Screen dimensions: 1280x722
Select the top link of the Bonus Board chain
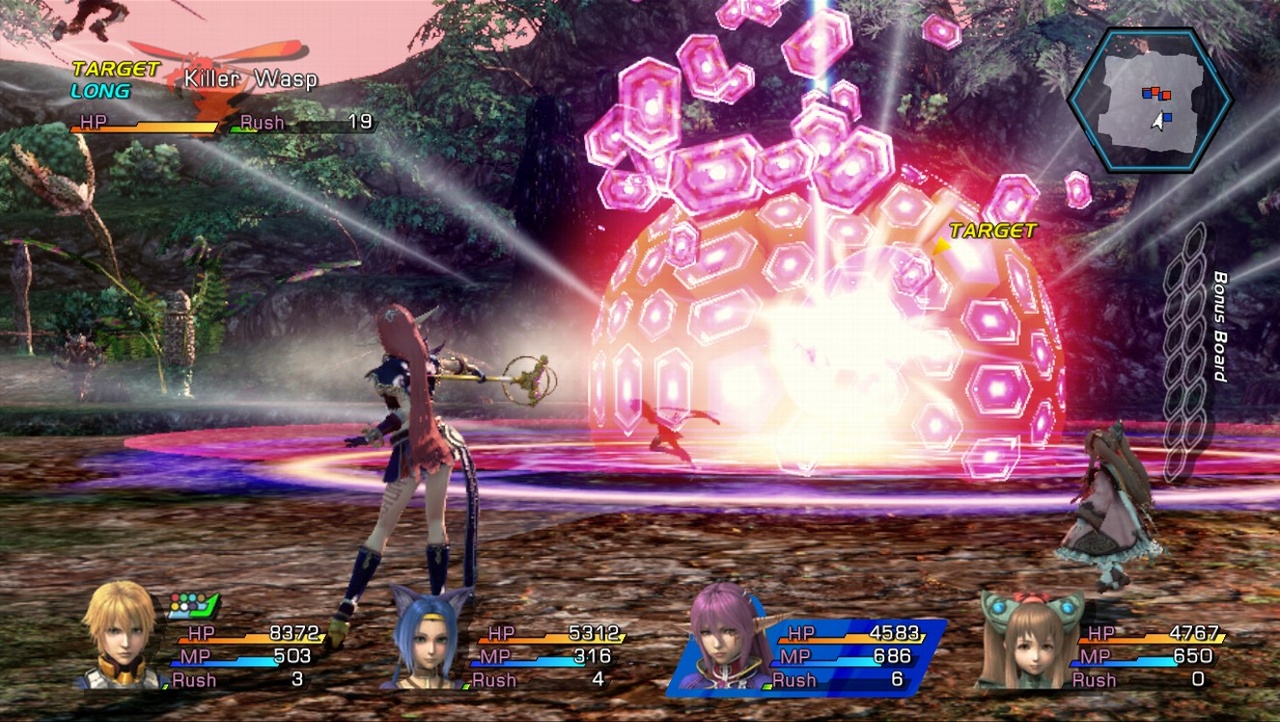(1196, 238)
